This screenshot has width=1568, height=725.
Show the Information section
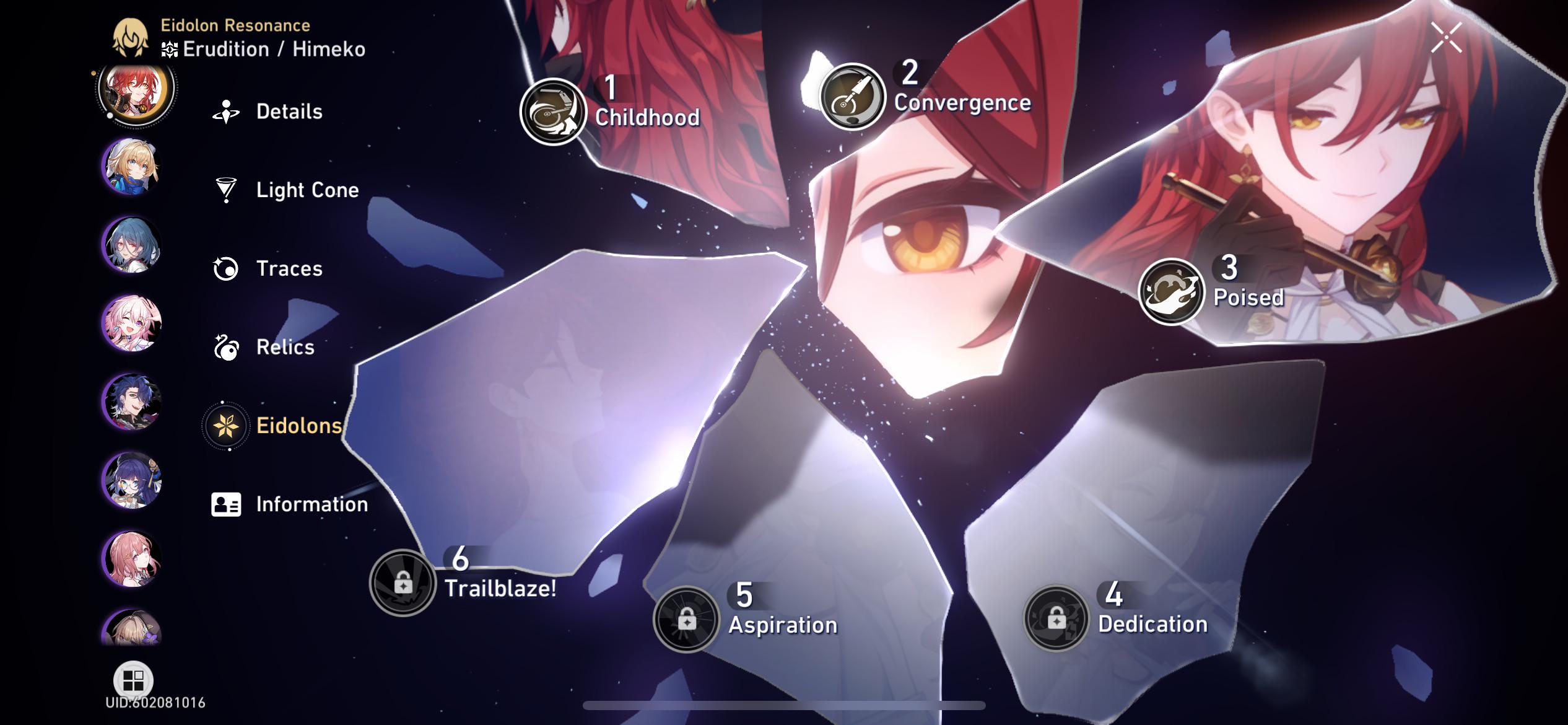[x=290, y=504]
